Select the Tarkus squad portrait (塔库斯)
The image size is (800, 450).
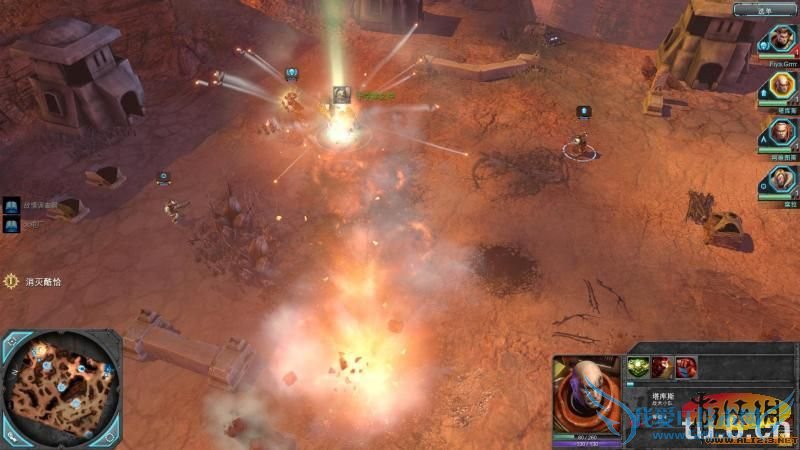click(x=780, y=86)
